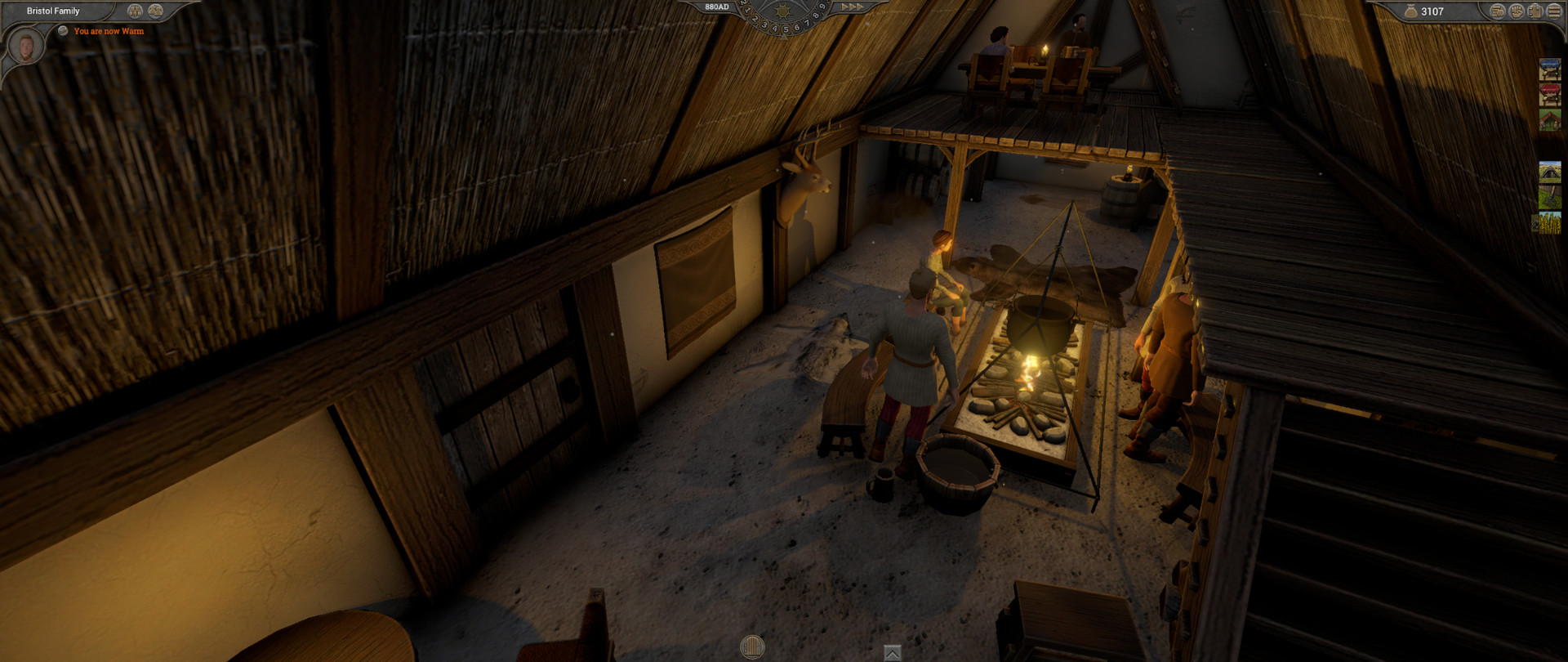Open the crate inventory icon top right
1568x662 pixels.
pyautogui.click(x=1535, y=12)
